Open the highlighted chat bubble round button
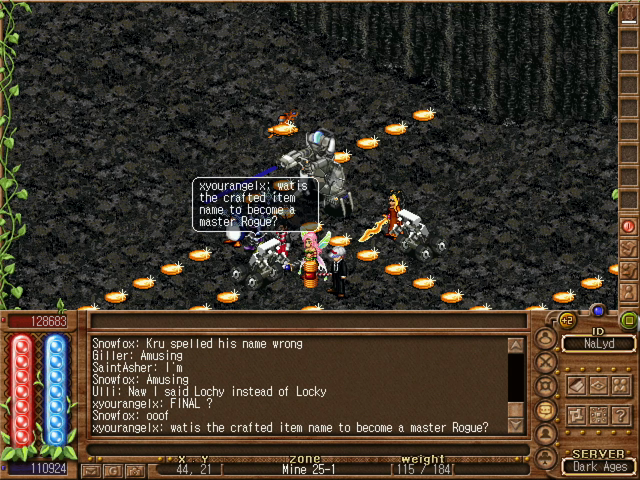 click(x=546, y=410)
